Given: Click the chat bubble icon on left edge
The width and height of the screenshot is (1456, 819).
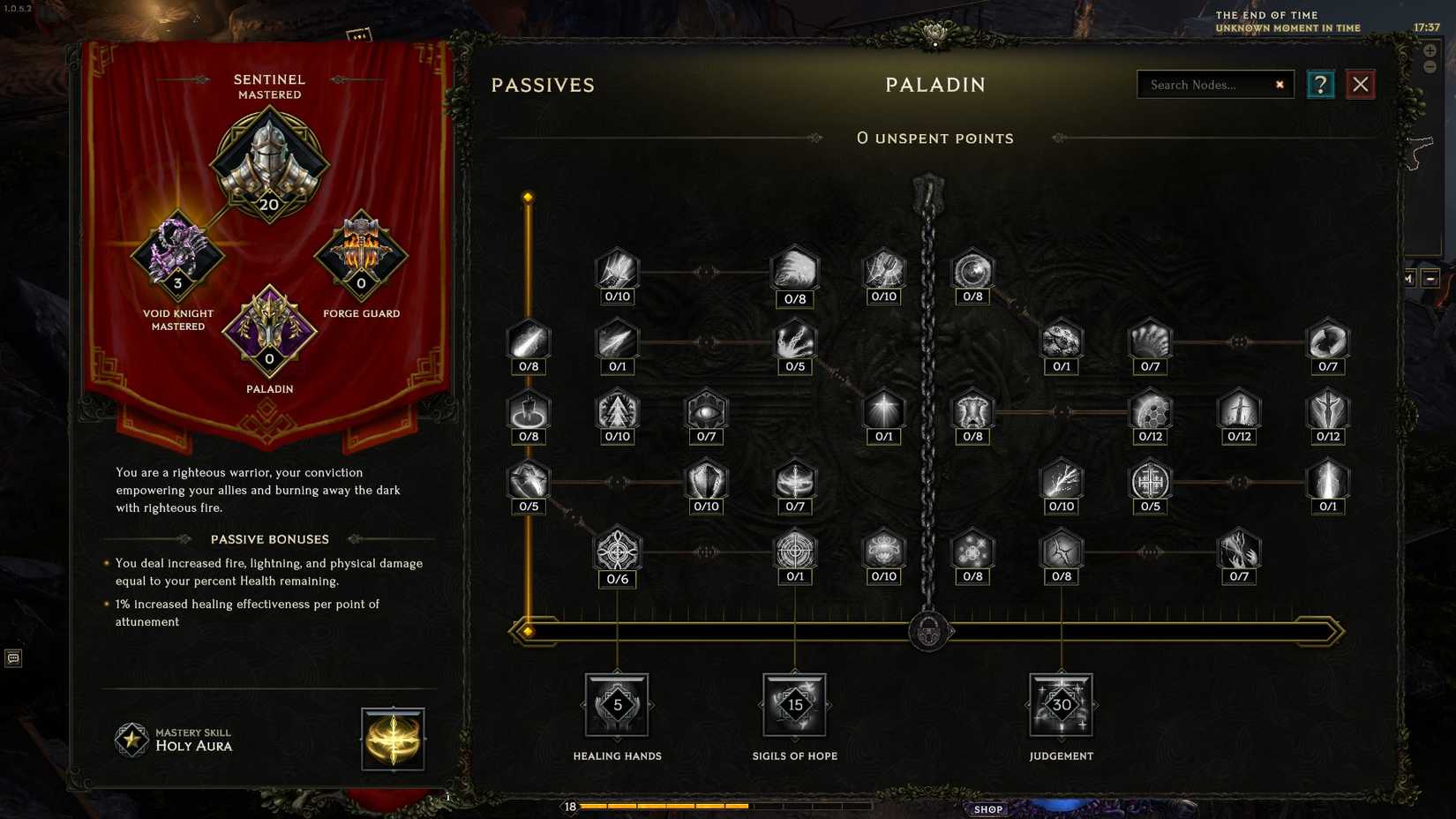Looking at the screenshot, I should click(x=12, y=657).
